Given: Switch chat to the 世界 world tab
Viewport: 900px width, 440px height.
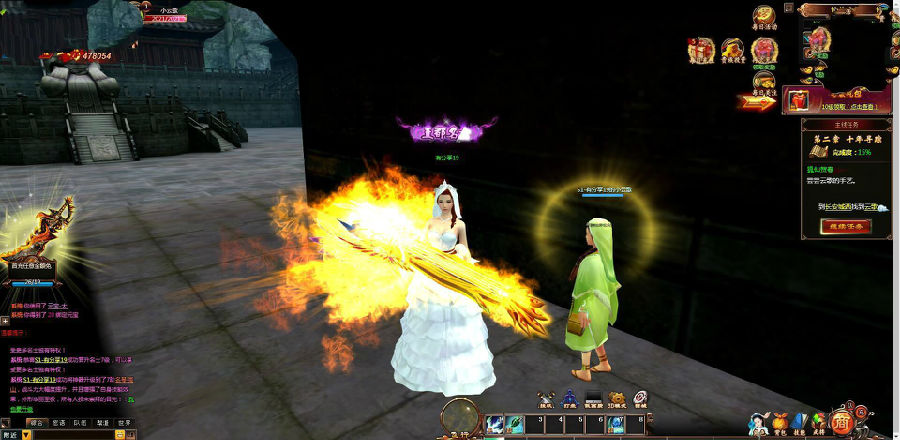Looking at the screenshot, I should point(124,424).
